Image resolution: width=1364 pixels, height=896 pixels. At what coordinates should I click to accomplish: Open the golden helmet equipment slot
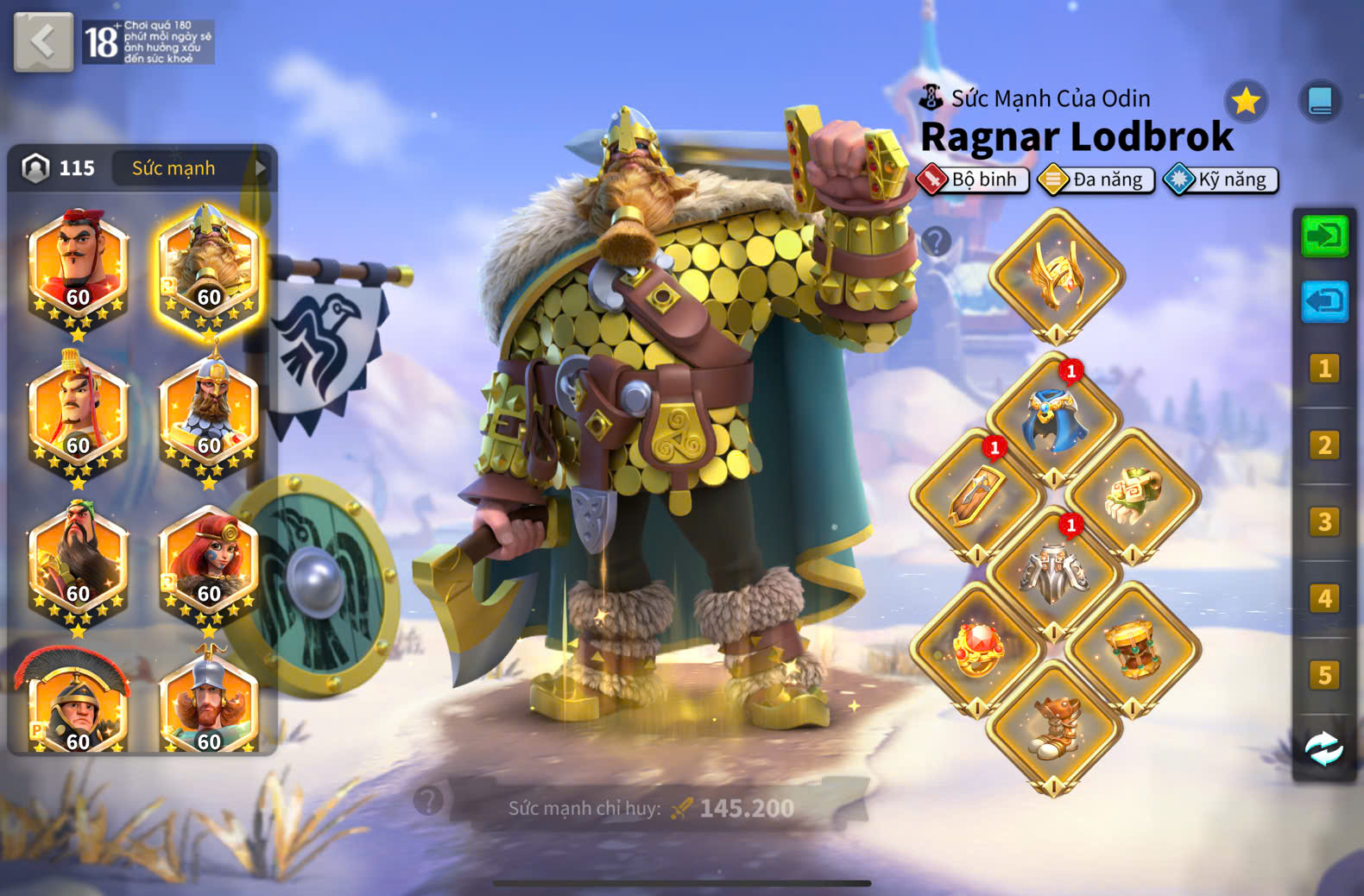click(x=1056, y=276)
